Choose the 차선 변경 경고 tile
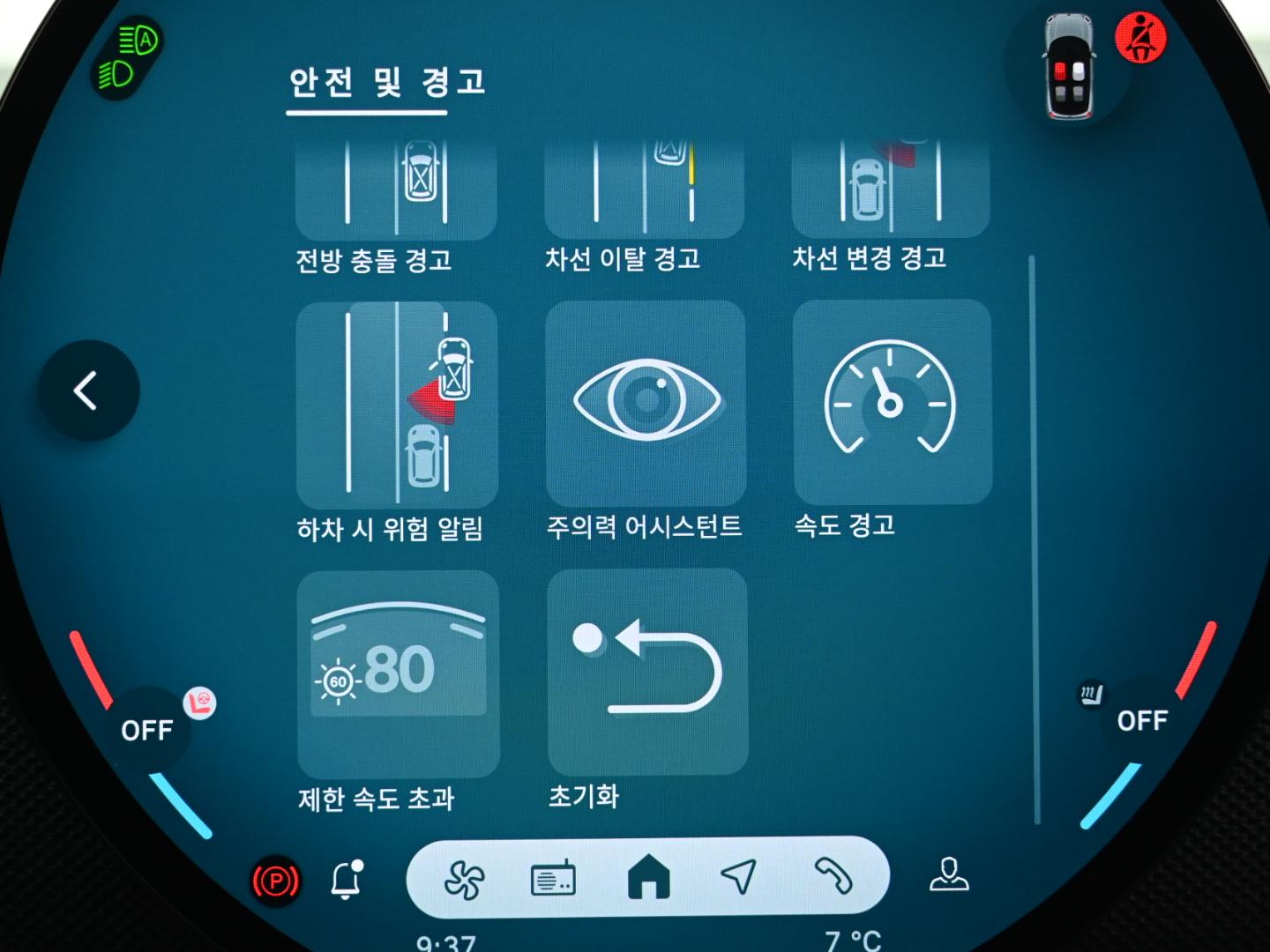 (x=891, y=187)
